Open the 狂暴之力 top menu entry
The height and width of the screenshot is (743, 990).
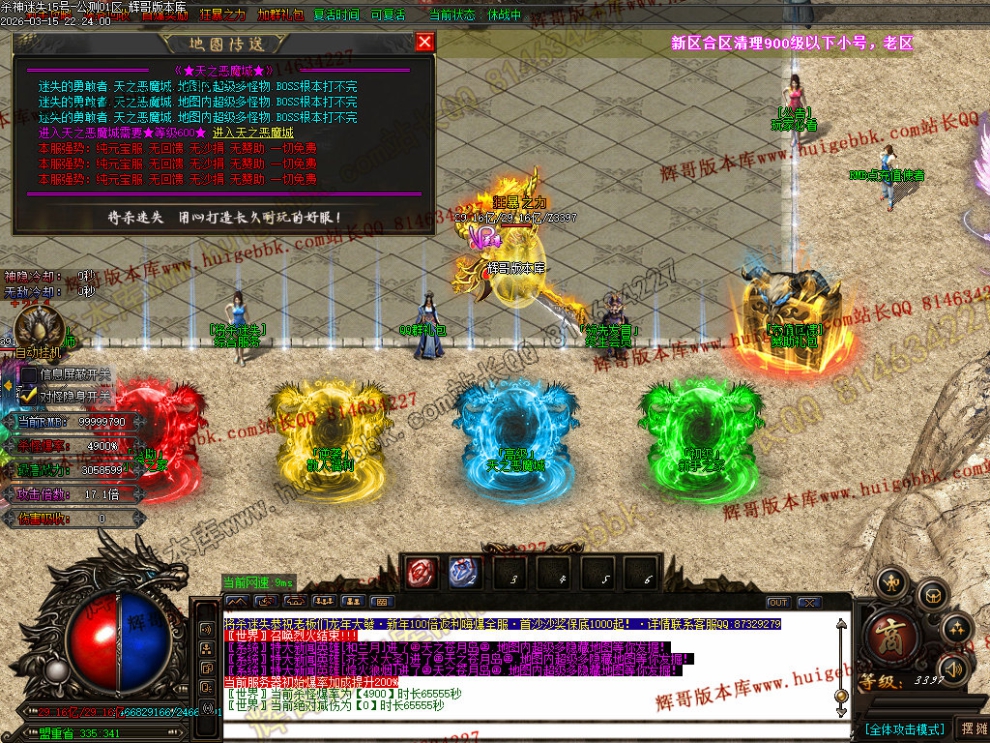coord(222,15)
